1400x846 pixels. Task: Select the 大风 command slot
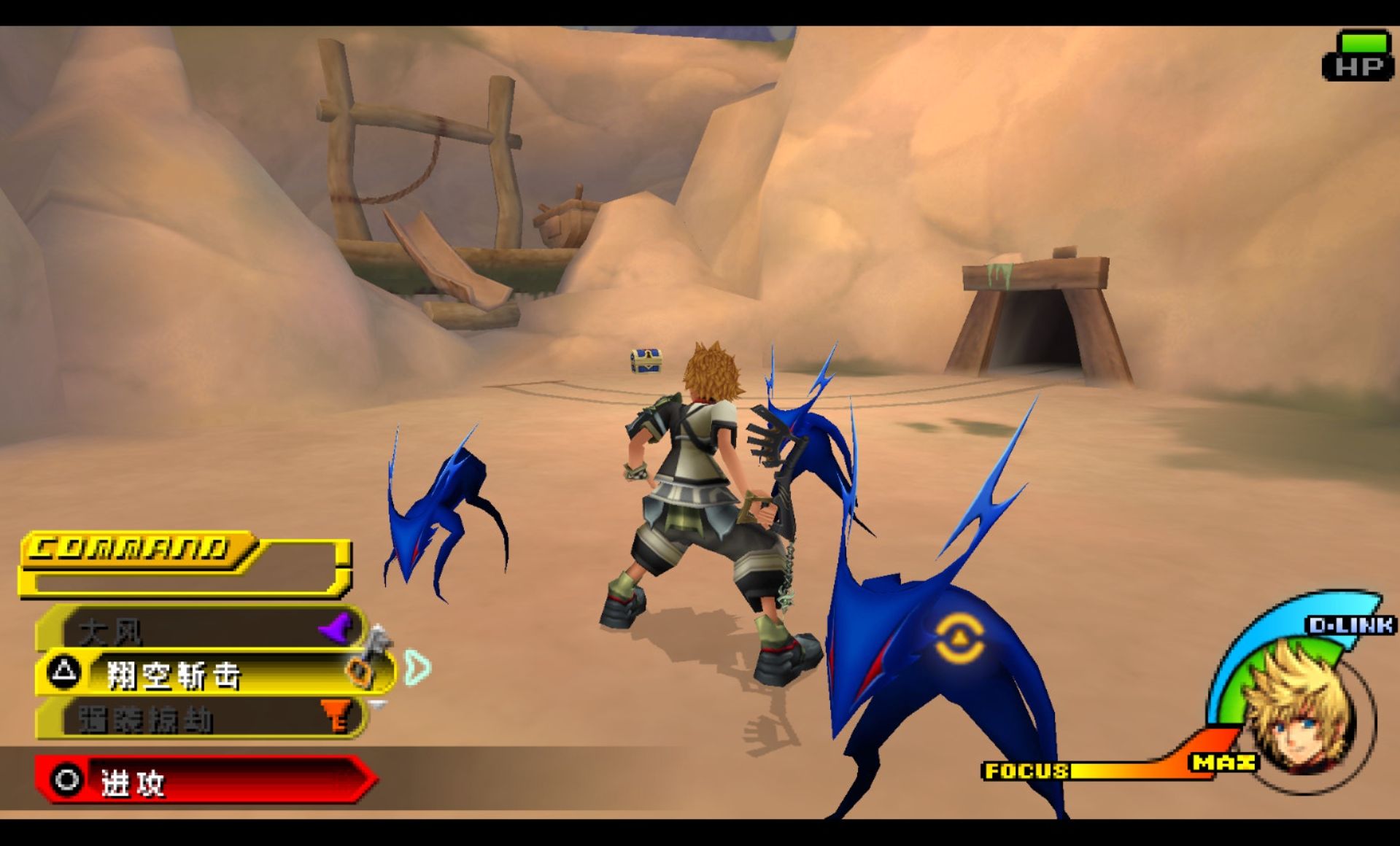pos(197,629)
